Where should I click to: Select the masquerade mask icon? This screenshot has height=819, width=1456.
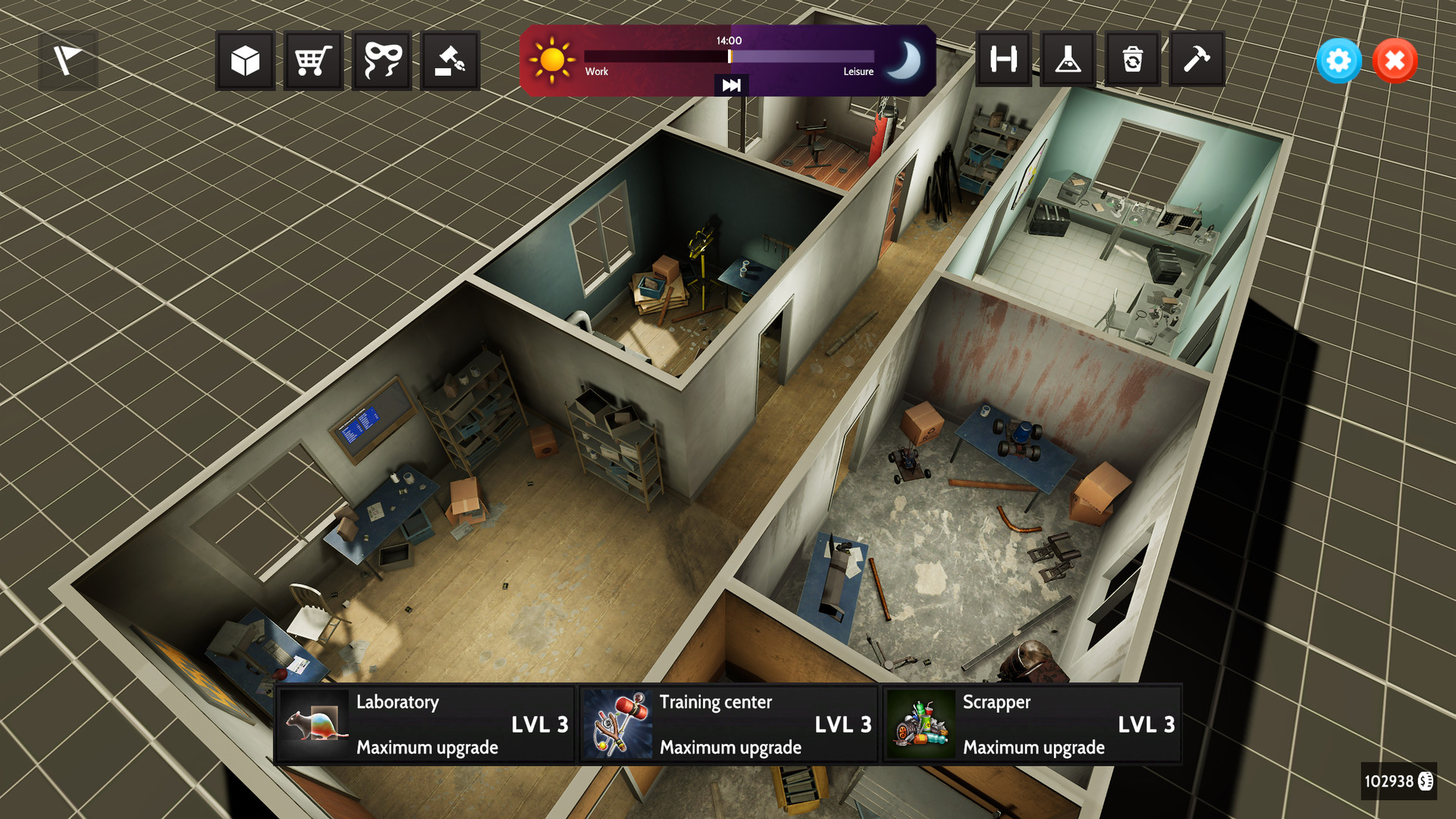pos(381,61)
